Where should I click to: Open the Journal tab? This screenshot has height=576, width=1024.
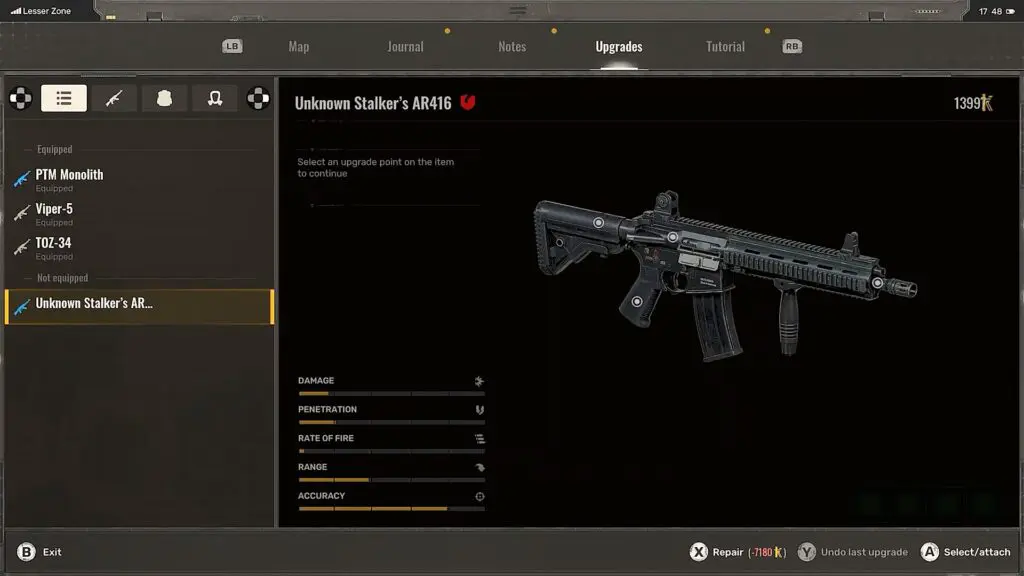(x=405, y=47)
